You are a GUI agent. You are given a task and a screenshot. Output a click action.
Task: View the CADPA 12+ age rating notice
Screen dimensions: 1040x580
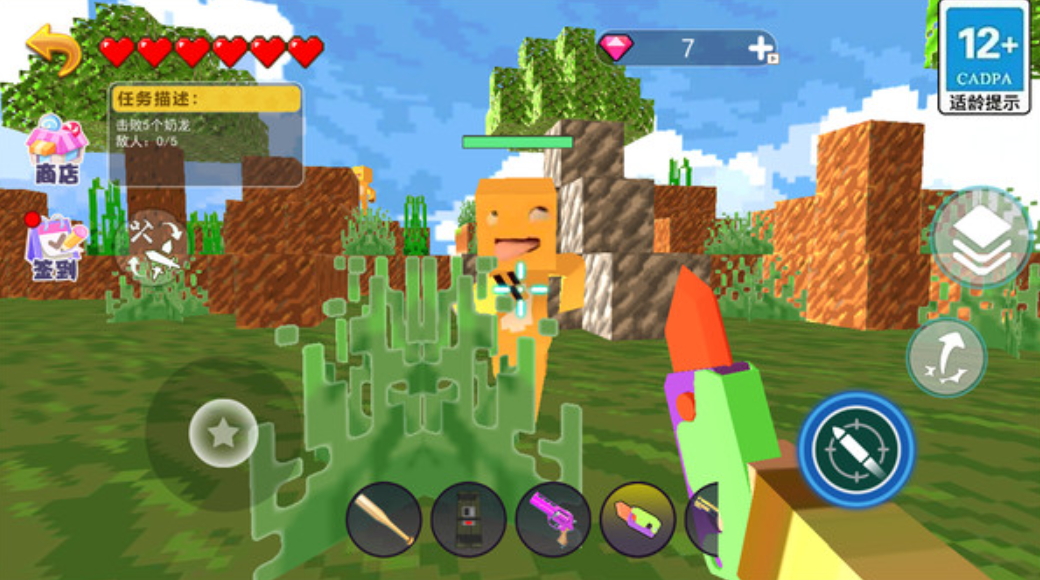[x=984, y=57]
